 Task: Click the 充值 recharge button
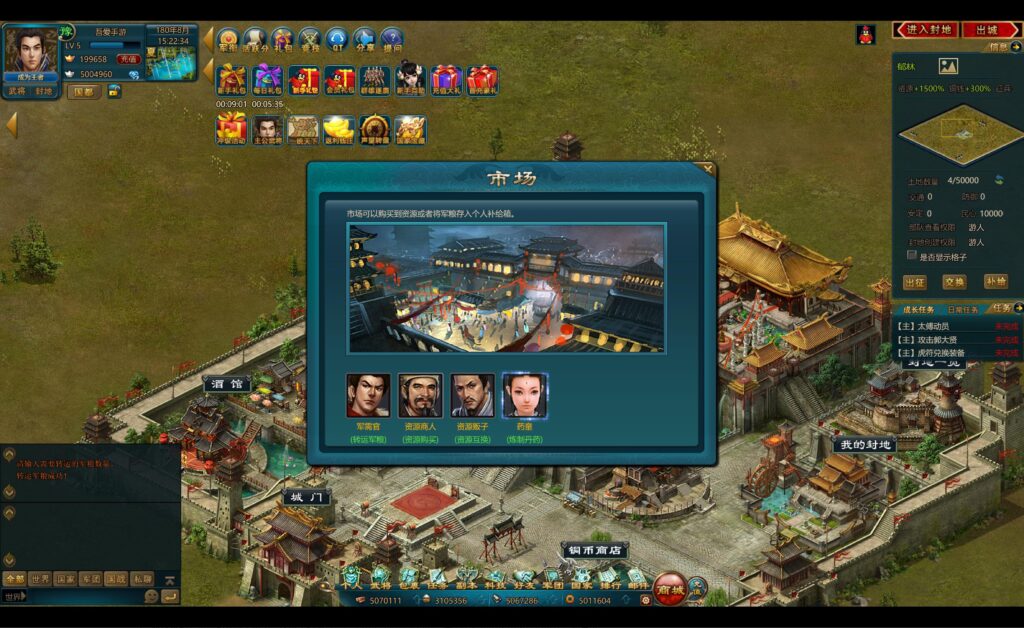[129, 59]
